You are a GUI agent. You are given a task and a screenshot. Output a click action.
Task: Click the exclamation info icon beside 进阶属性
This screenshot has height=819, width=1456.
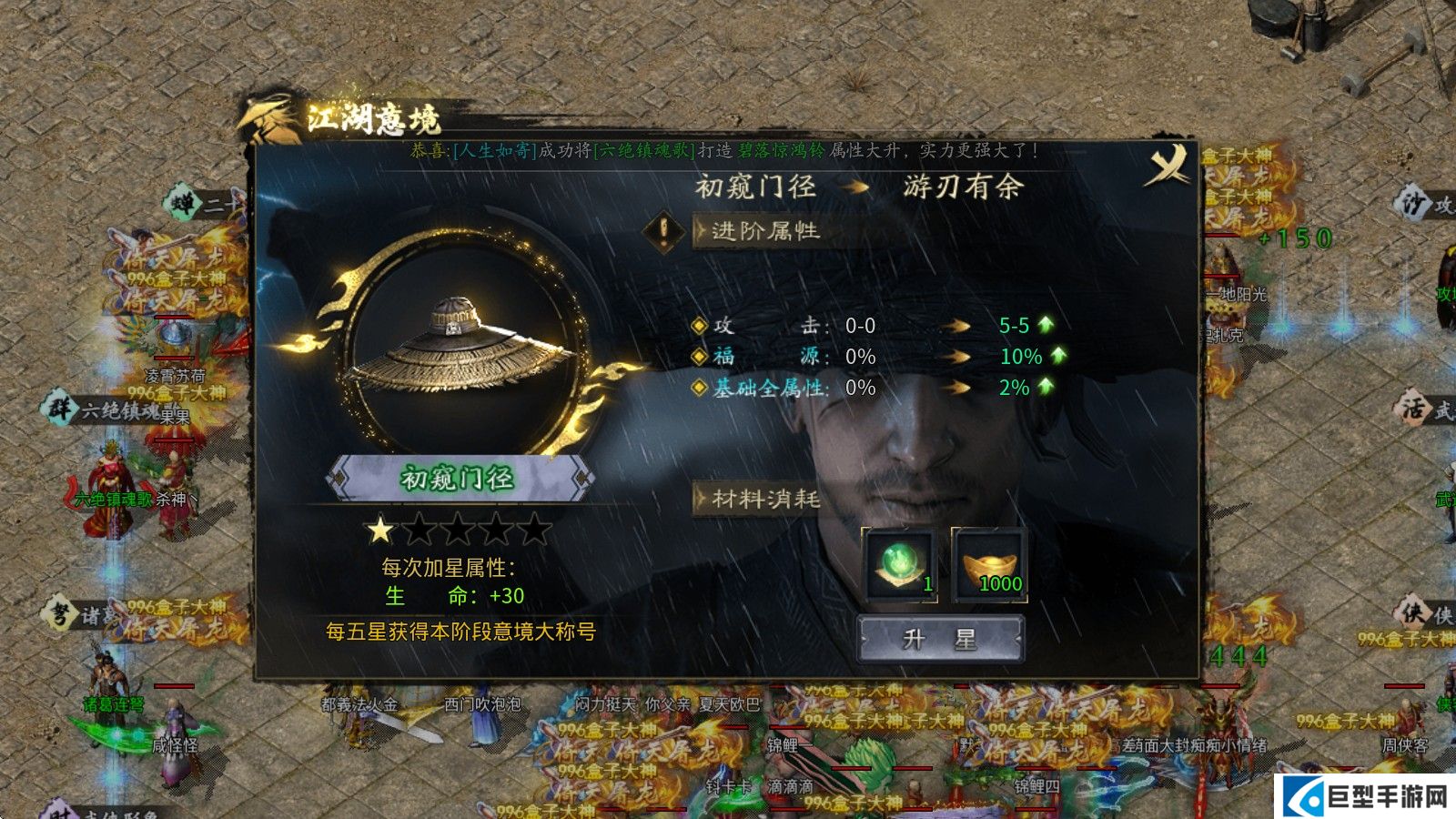coord(664,231)
